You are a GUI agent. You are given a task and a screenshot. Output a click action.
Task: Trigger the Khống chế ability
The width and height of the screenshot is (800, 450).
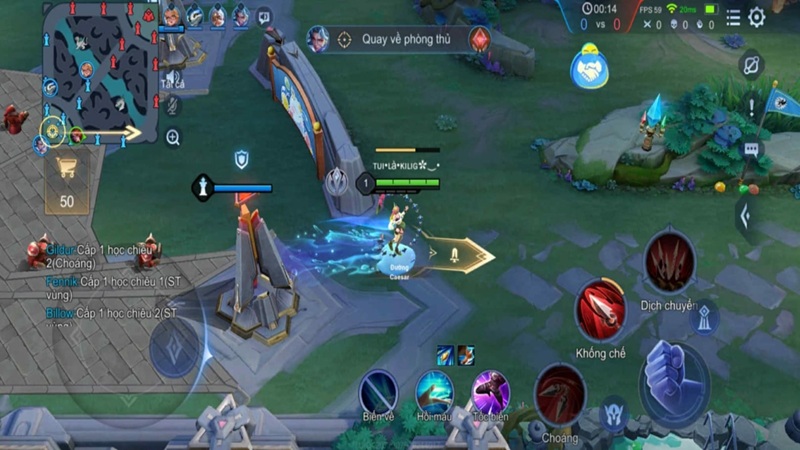tap(600, 309)
